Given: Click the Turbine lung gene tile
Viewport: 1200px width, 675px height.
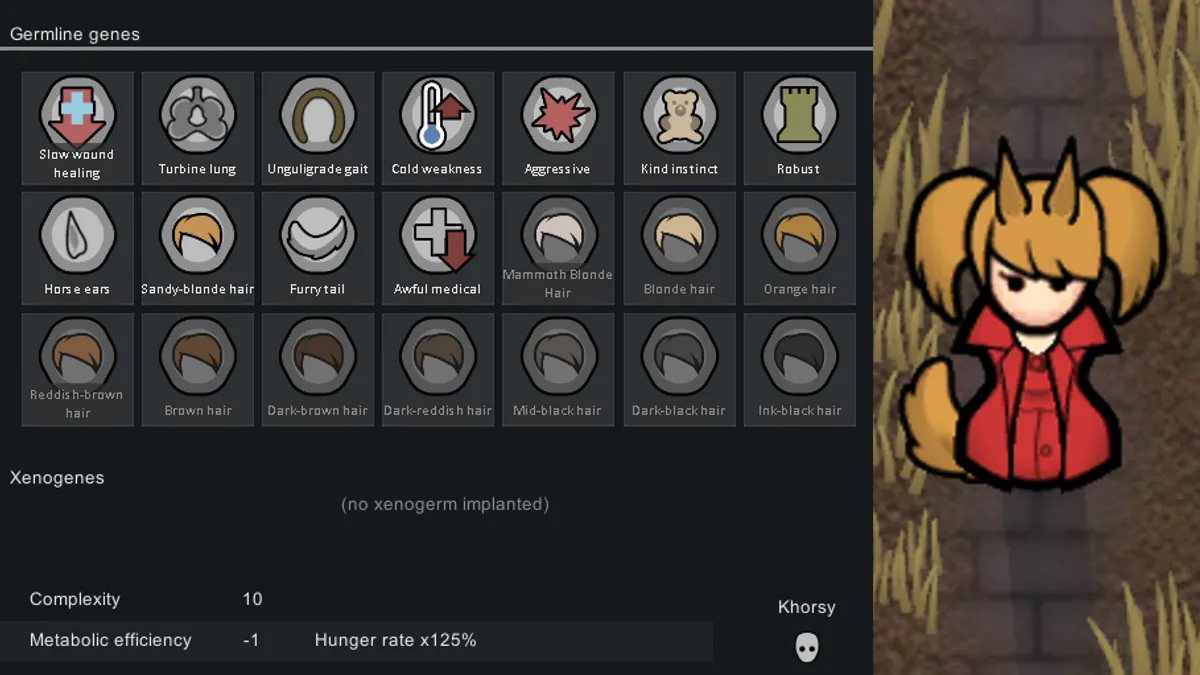Looking at the screenshot, I should 198,127.
